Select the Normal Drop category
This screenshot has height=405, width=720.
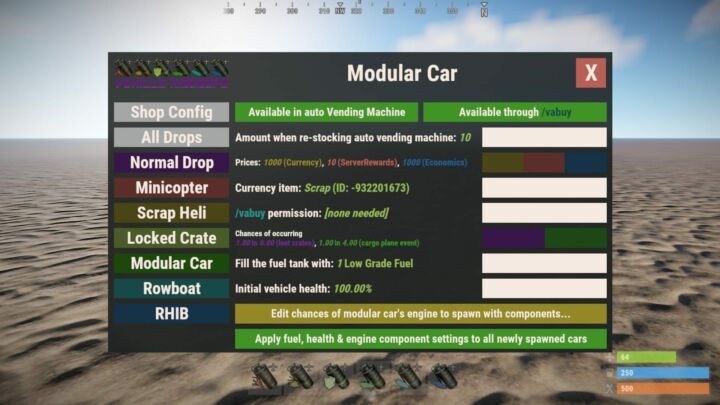point(171,162)
